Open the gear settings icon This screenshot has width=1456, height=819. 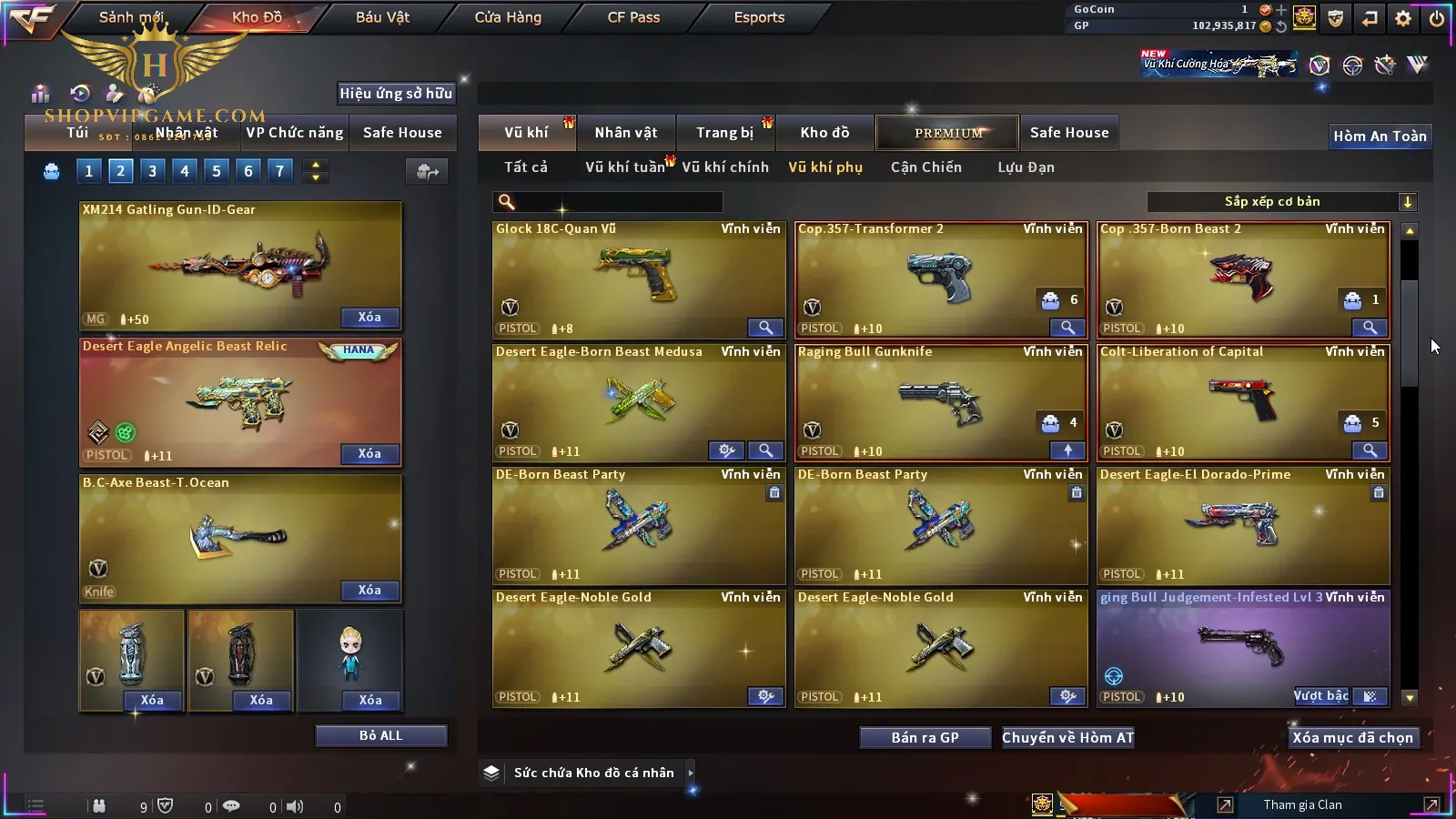coord(1403,18)
